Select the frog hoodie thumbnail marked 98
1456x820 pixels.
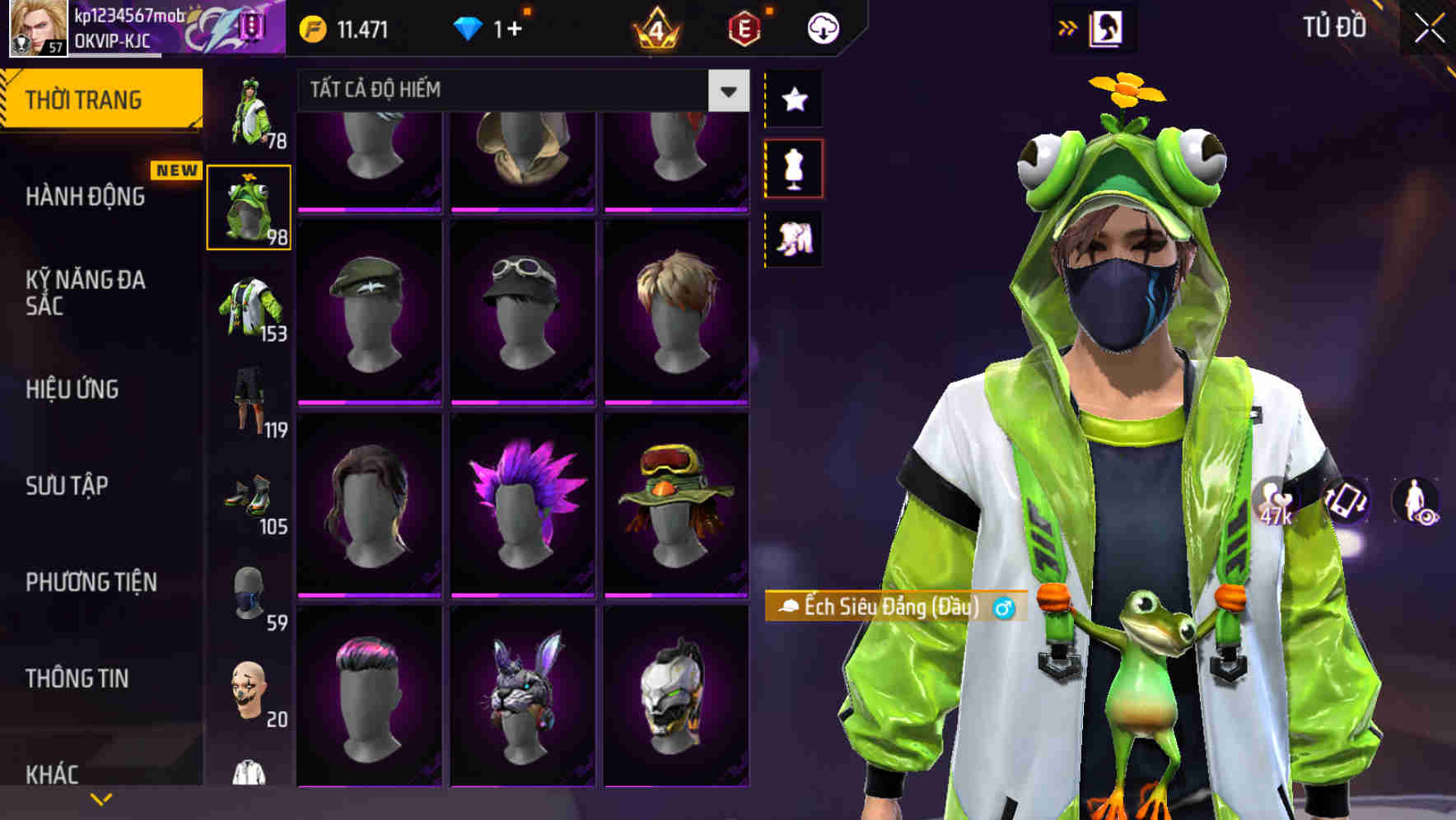(x=250, y=207)
